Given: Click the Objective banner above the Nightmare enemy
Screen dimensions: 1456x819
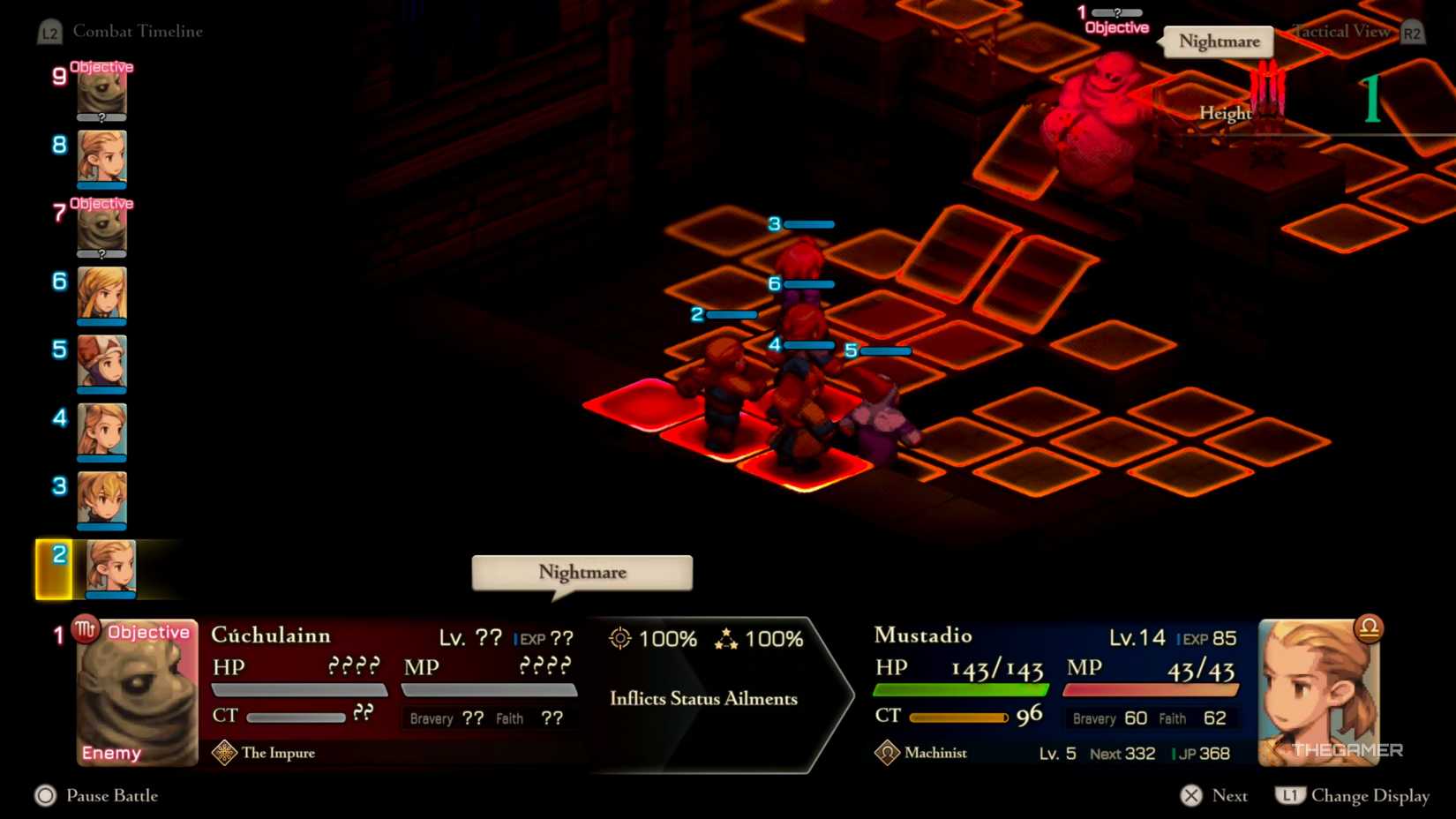Looking at the screenshot, I should (x=1116, y=27).
